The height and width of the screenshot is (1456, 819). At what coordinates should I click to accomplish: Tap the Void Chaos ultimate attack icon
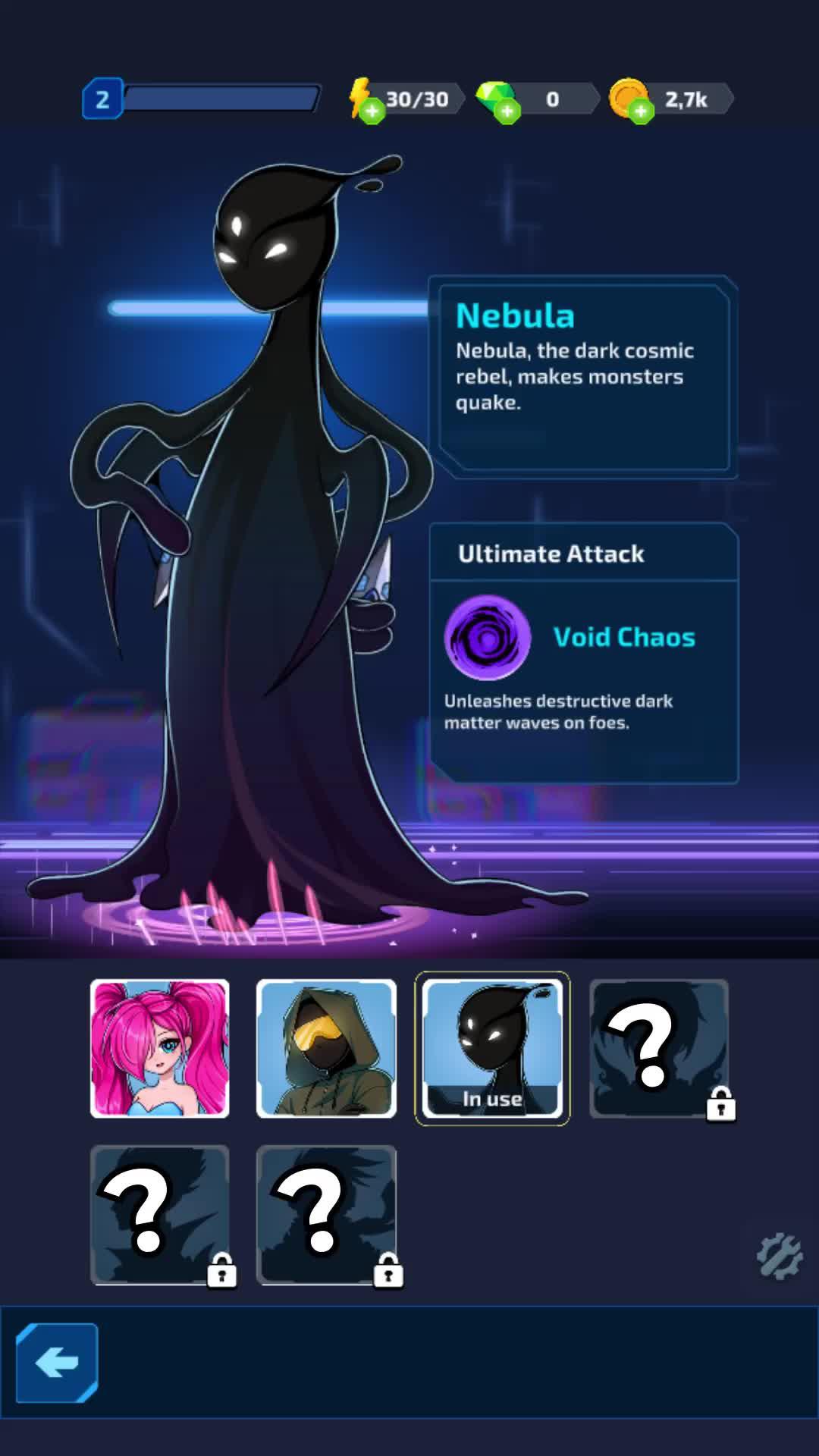pyautogui.click(x=487, y=637)
